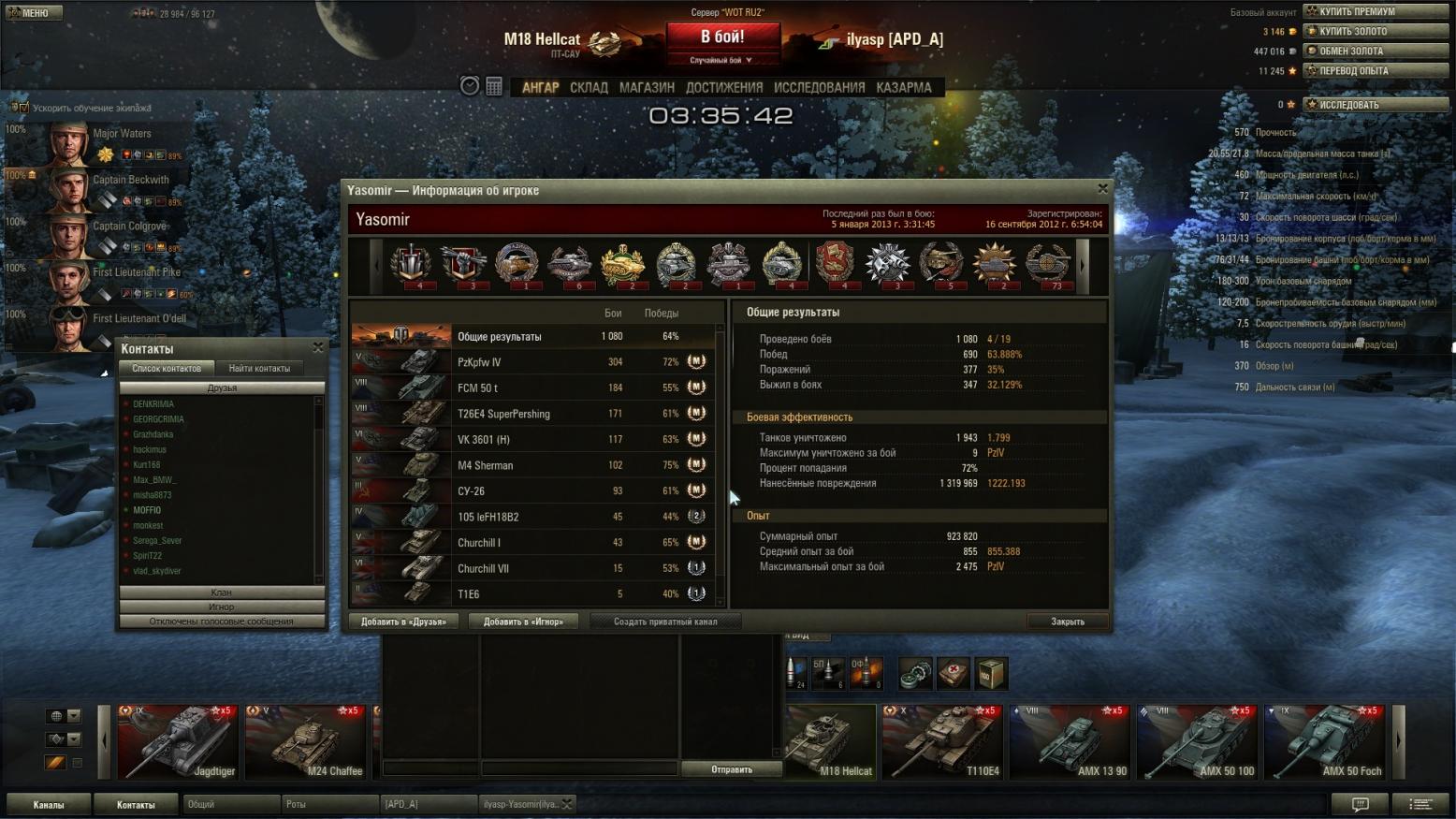The width and height of the screenshot is (1456, 819).
Task: Go to the Исследования tab
Action: [819, 87]
